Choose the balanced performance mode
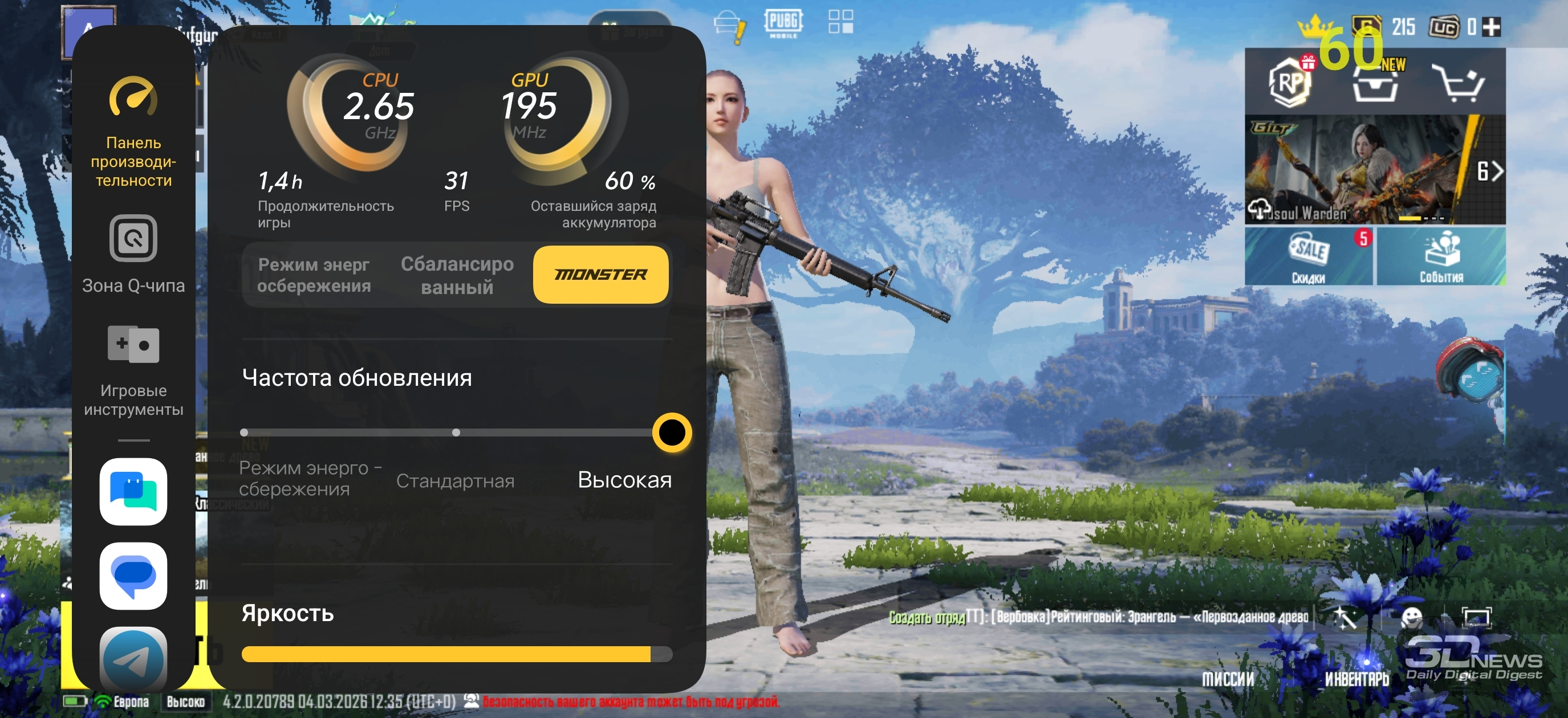The height and width of the screenshot is (718, 1568). pyautogui.click(x=457, y=275)
